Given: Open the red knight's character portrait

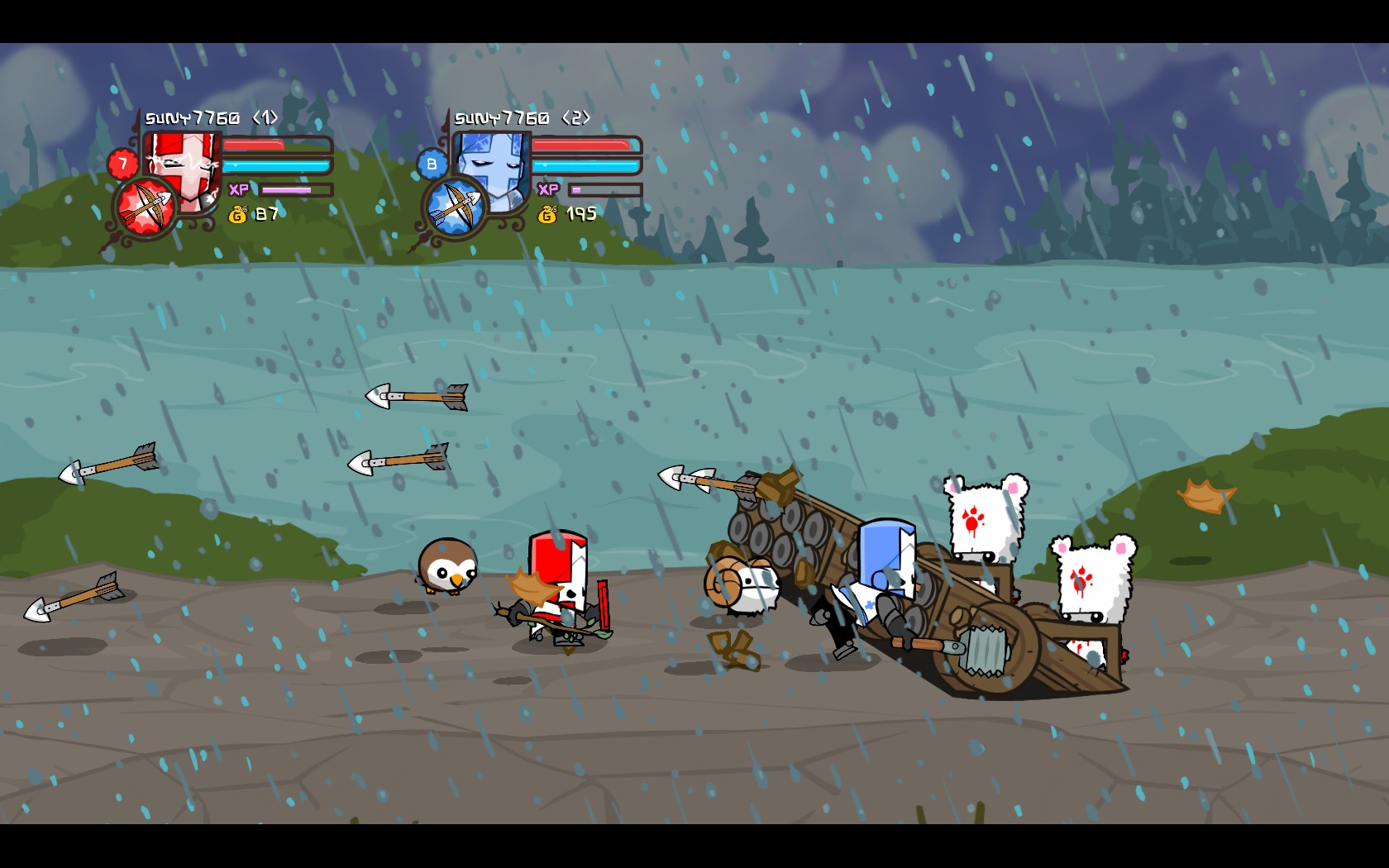Looking at the screenshot, I should click(x=179, y=164).
